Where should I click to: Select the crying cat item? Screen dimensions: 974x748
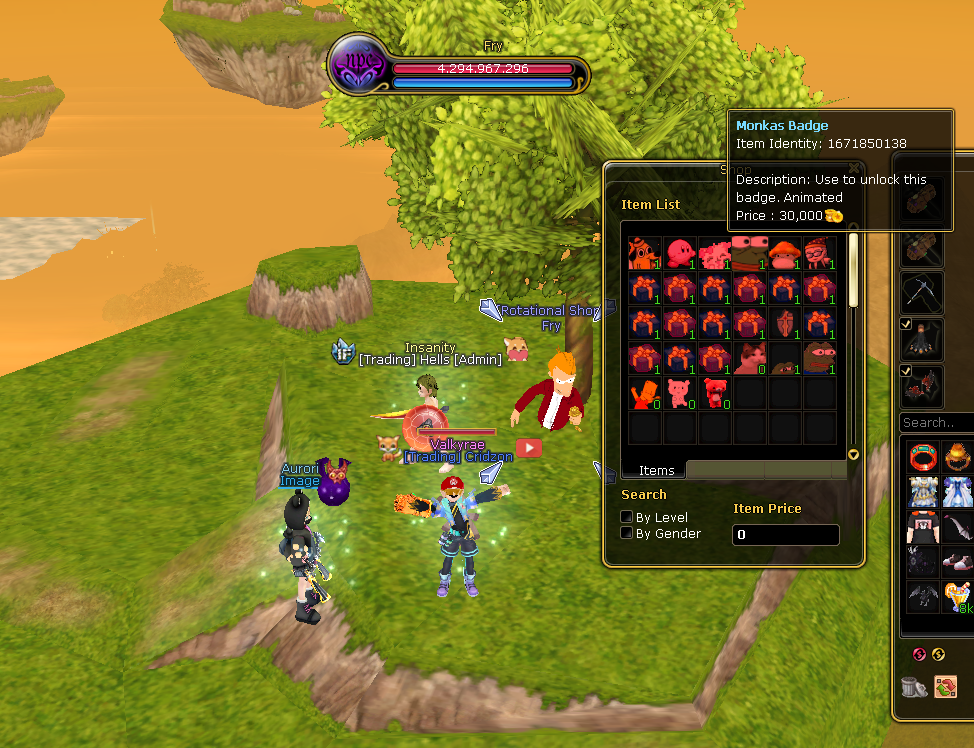(749, 359)
